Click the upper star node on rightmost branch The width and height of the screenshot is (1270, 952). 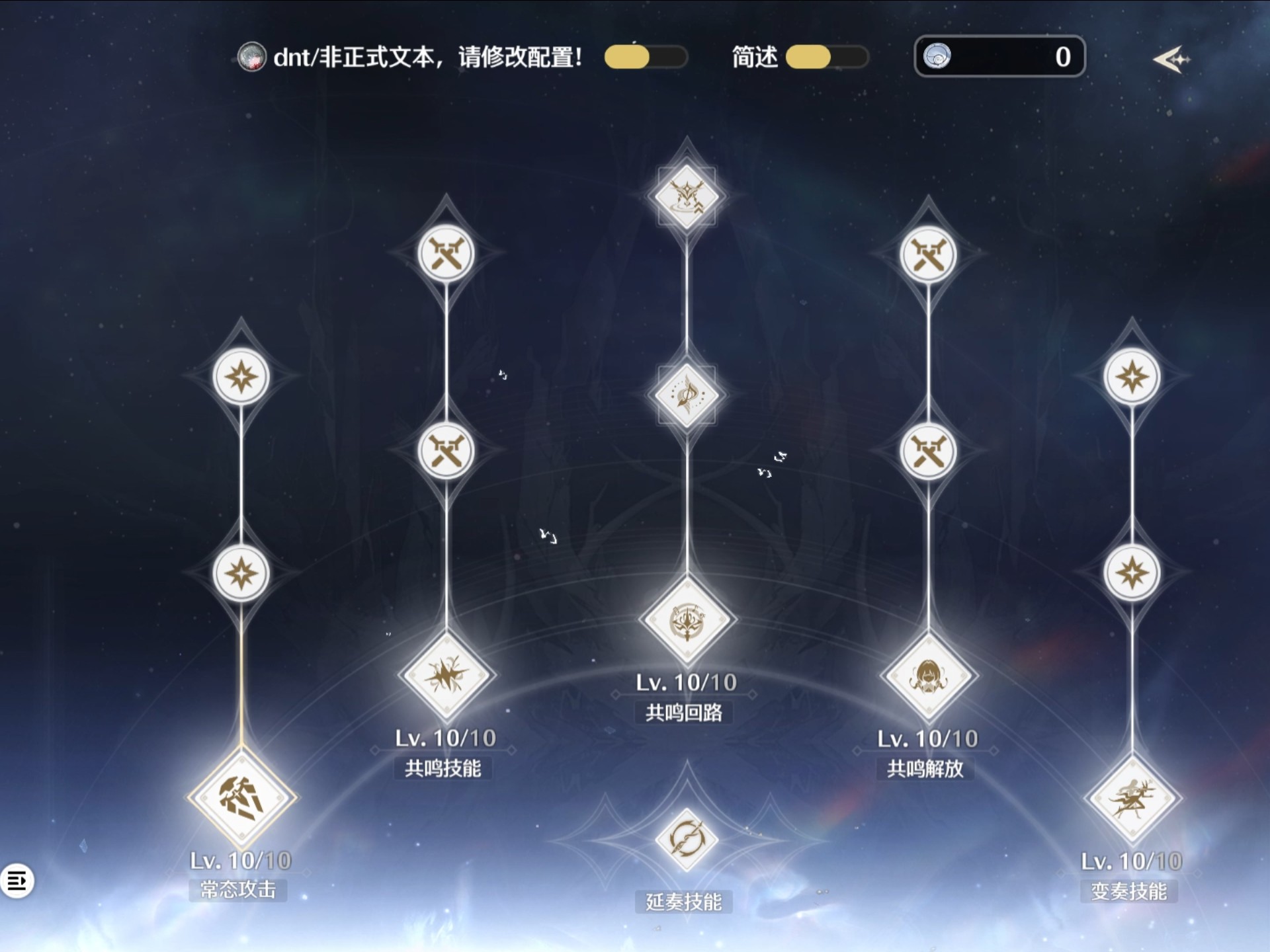[1134, 376]
